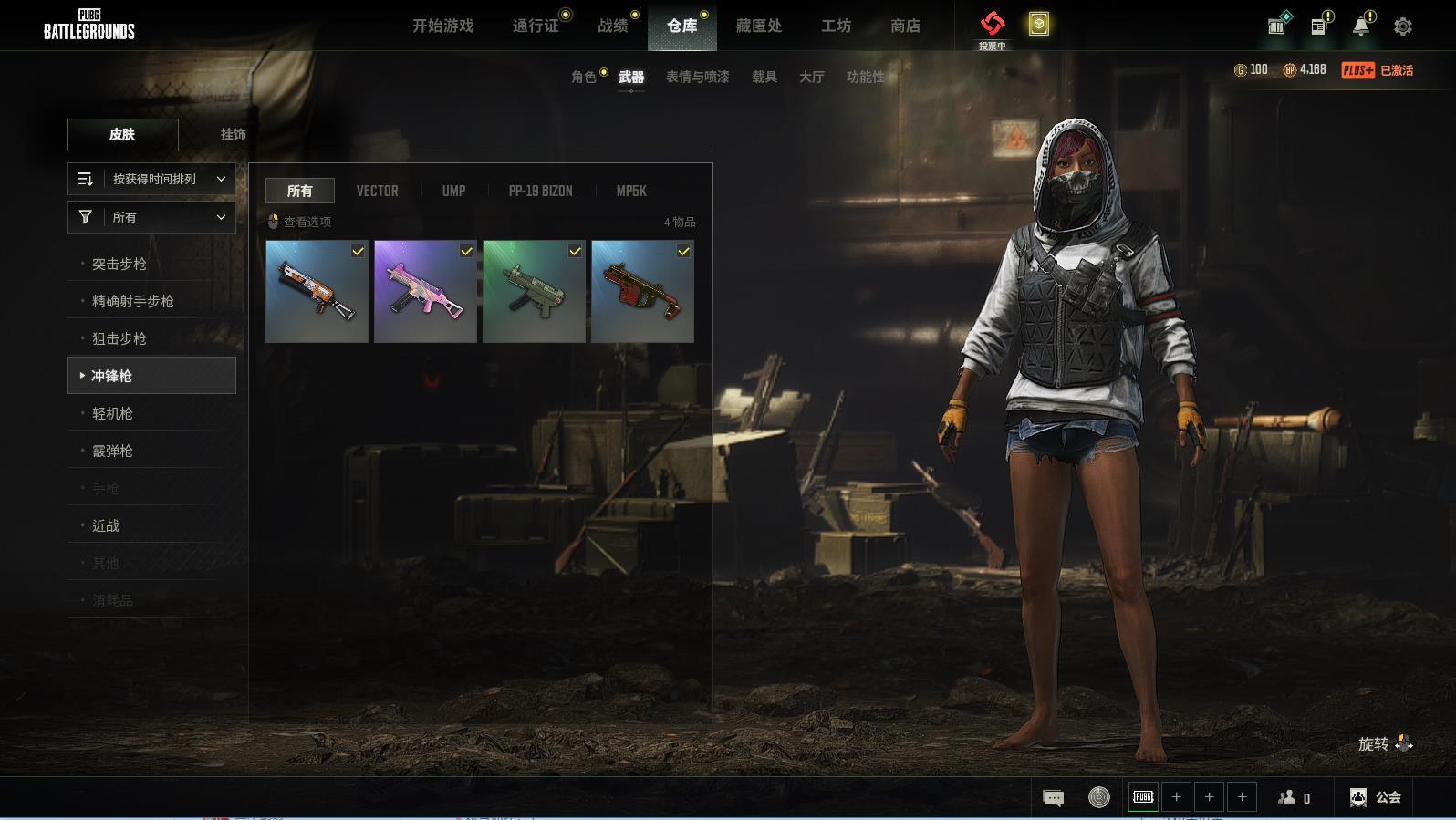
Task: Expand the 所有 filter dropdown
Action: click(x=151, y=217)
